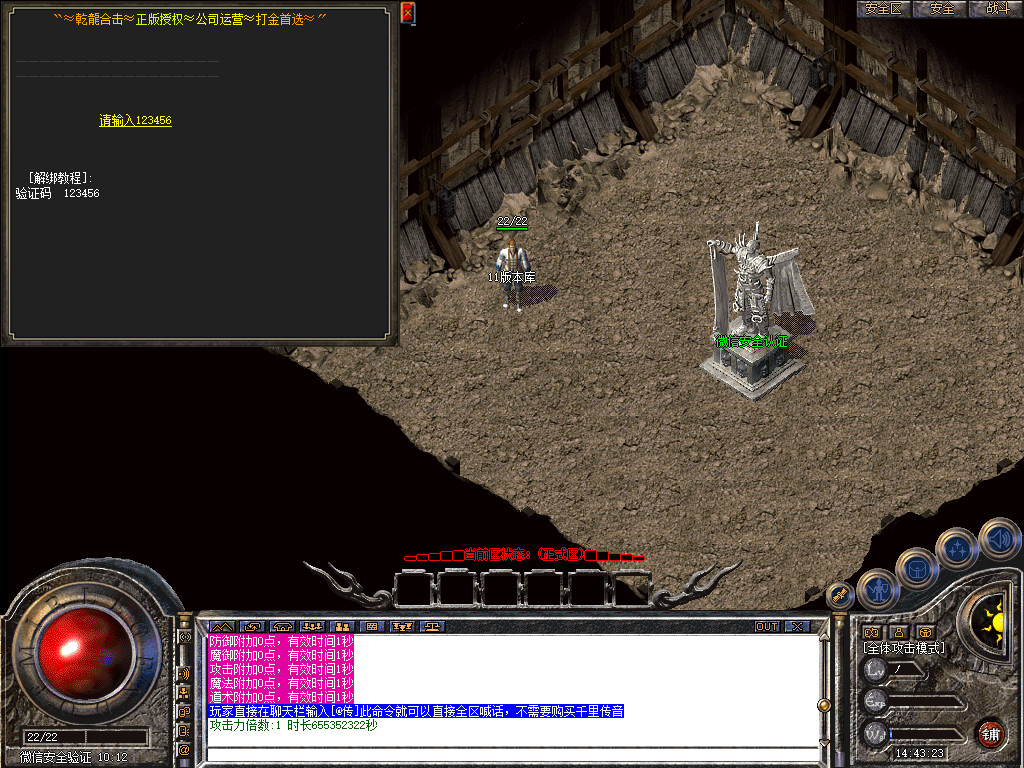
Task: Click the mountain icon on chat toolbar
Action: [x=220, y=626]
